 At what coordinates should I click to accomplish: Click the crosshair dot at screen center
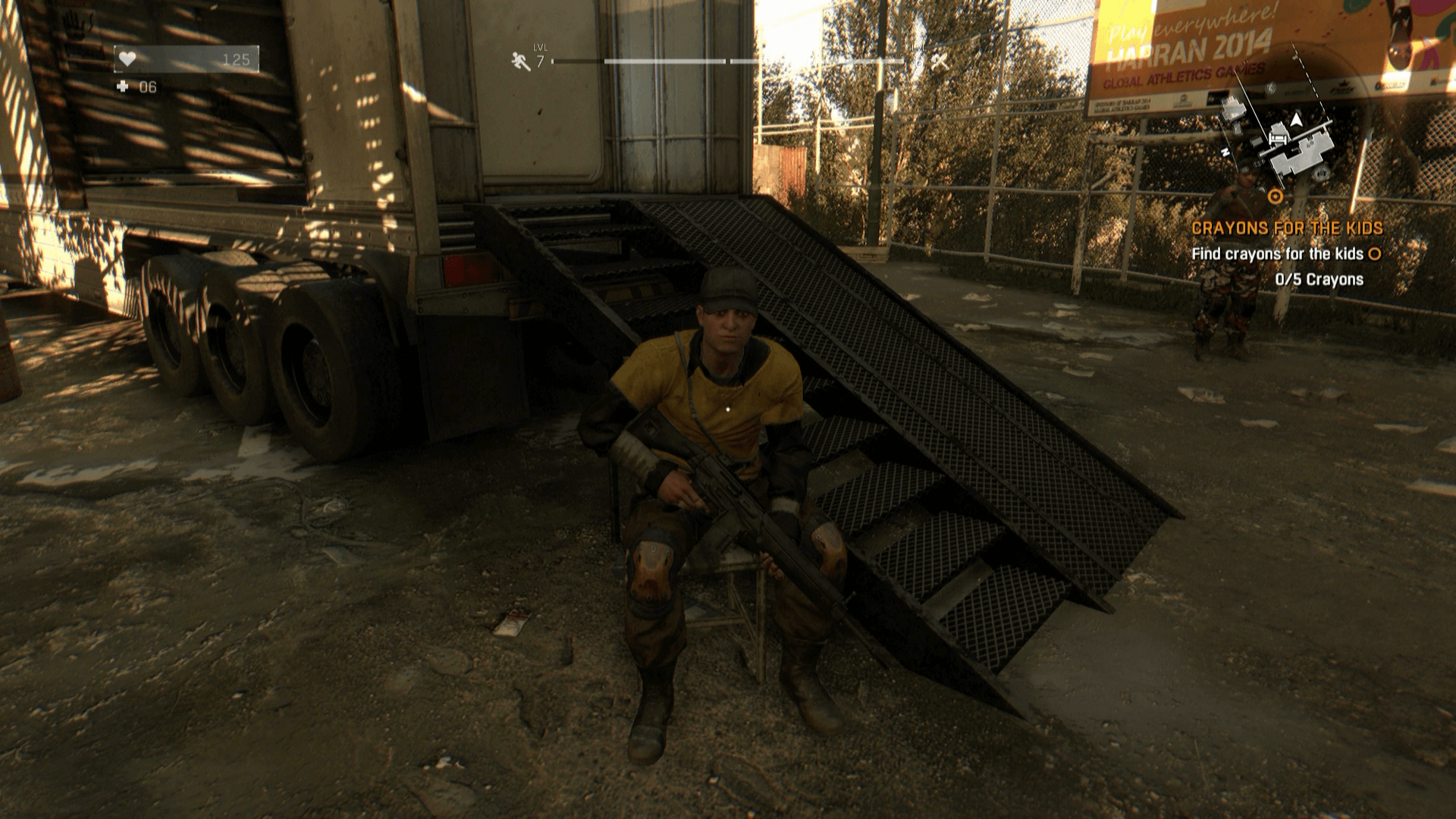[728, 409]
